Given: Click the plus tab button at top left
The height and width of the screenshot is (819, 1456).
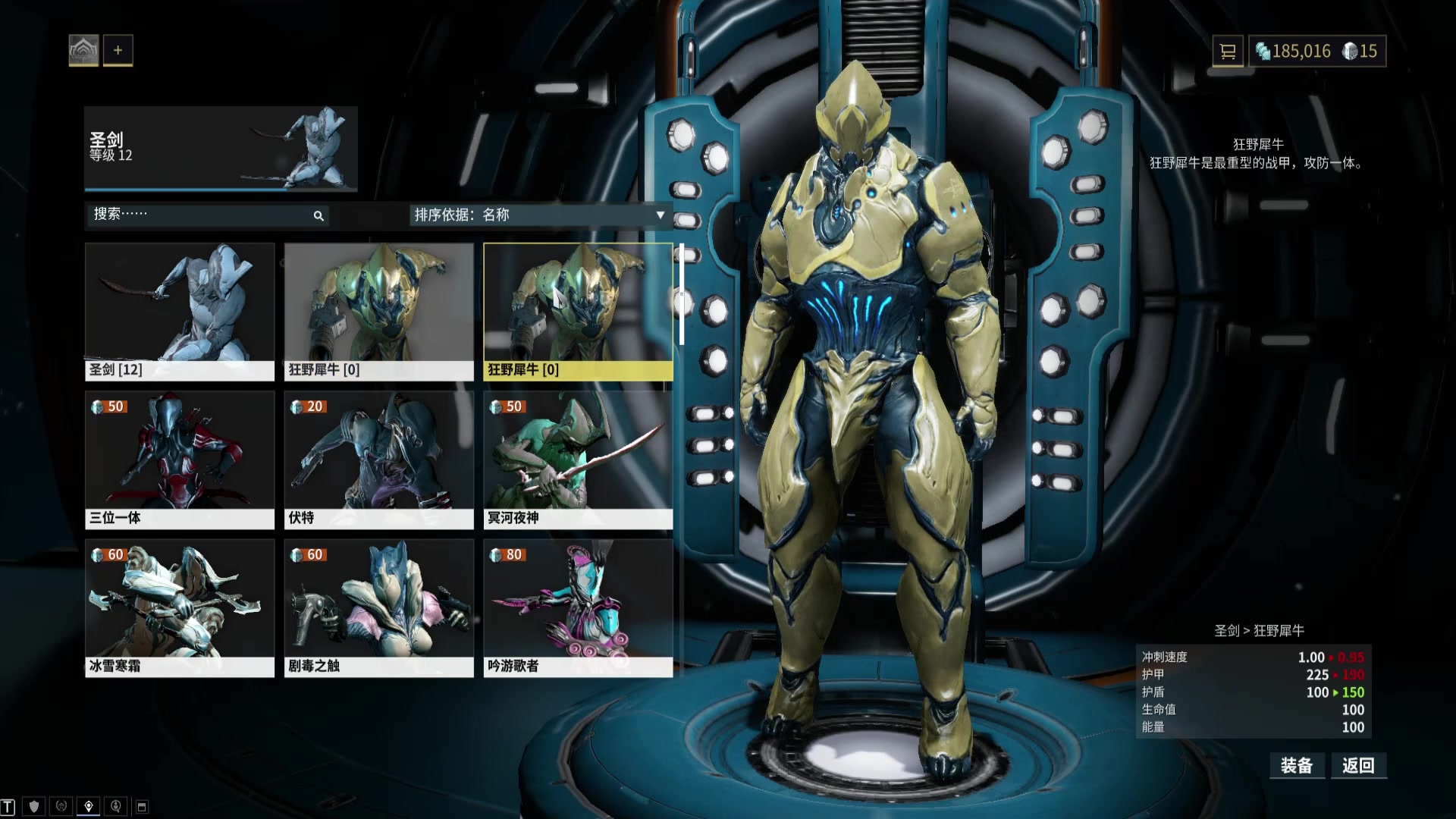Looking at the screenshot, I should (118, 51).
